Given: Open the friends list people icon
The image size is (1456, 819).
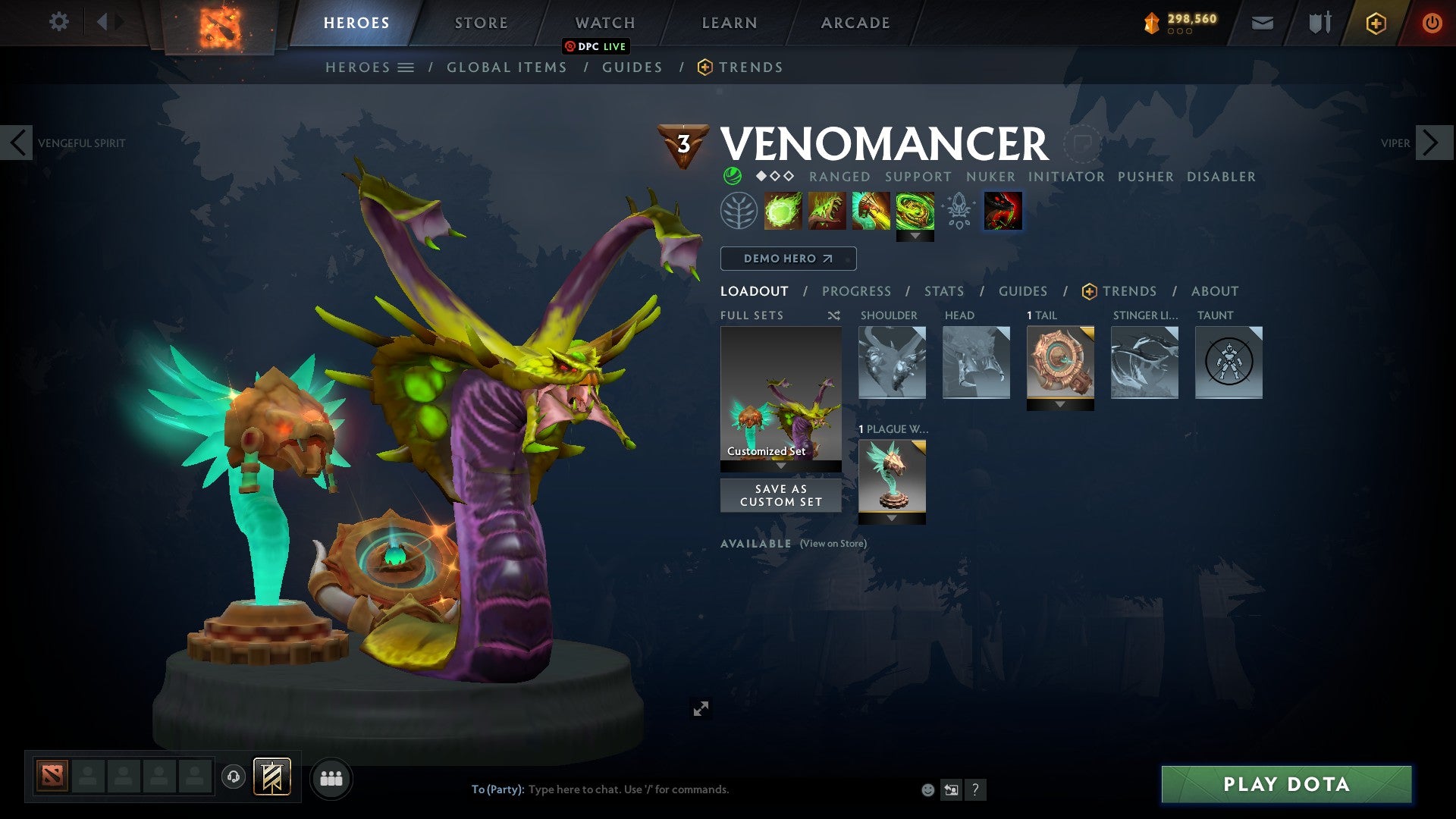Looking at the screenshot, I should [x=331, y=778].
